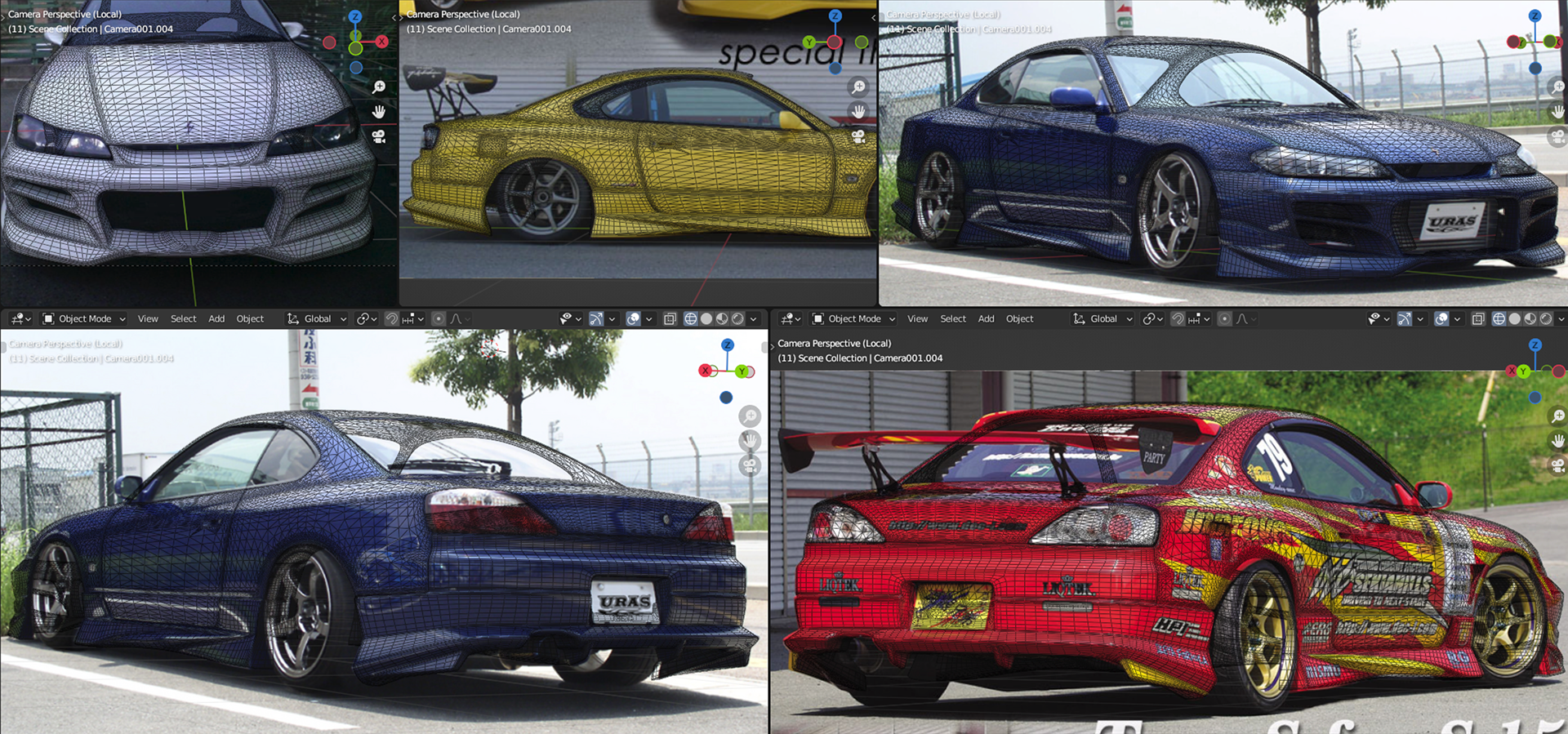The image size is (1568, 734).
Task: Select the Solid shading sphere icon
Action: [x=1514, y=318]
